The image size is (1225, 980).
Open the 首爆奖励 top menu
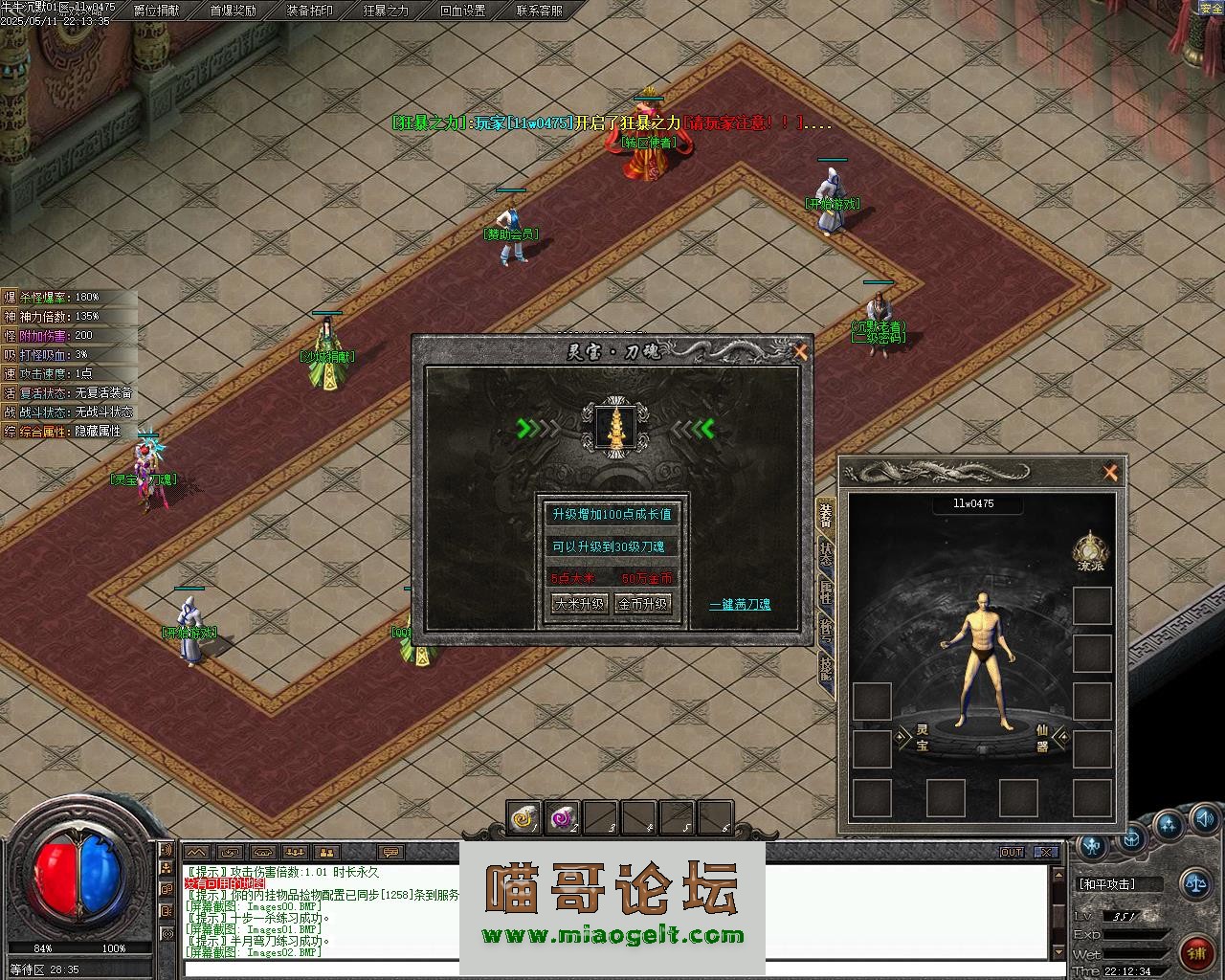coord(233,11)
